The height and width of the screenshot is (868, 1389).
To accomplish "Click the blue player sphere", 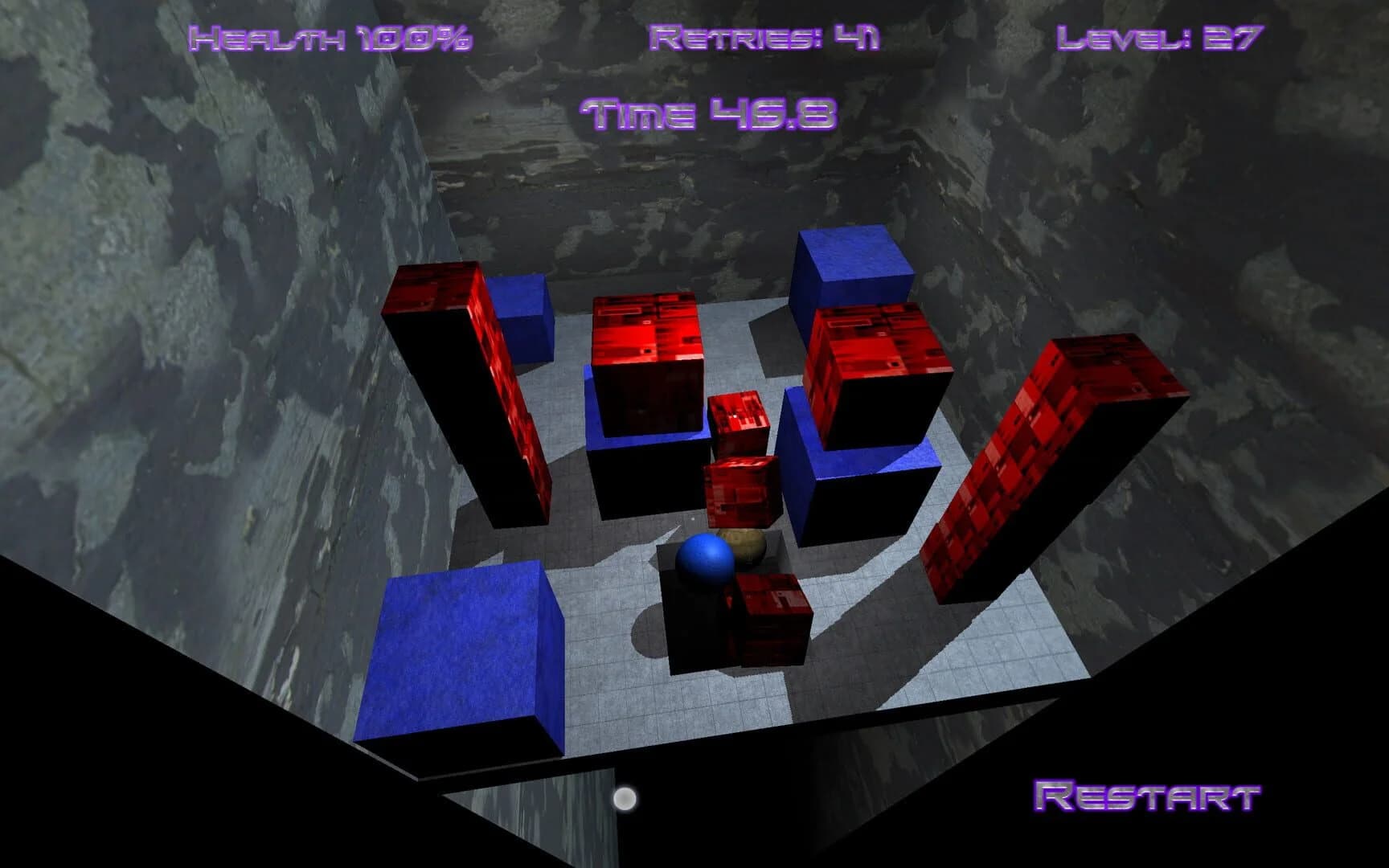I will click(707, 560).
